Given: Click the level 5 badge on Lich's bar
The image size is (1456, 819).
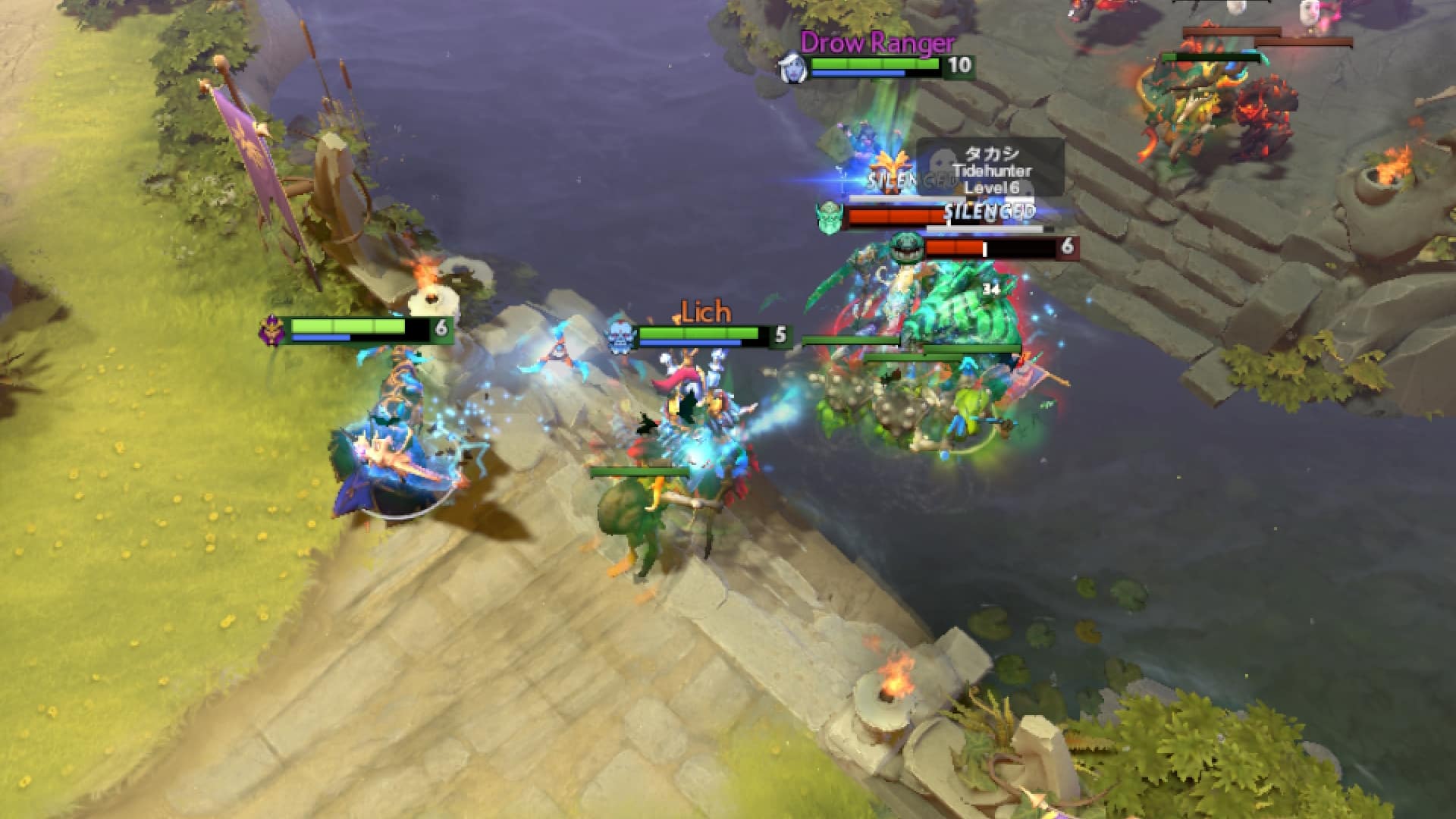Looking at the screenshot, I should (x=781, y=332).
